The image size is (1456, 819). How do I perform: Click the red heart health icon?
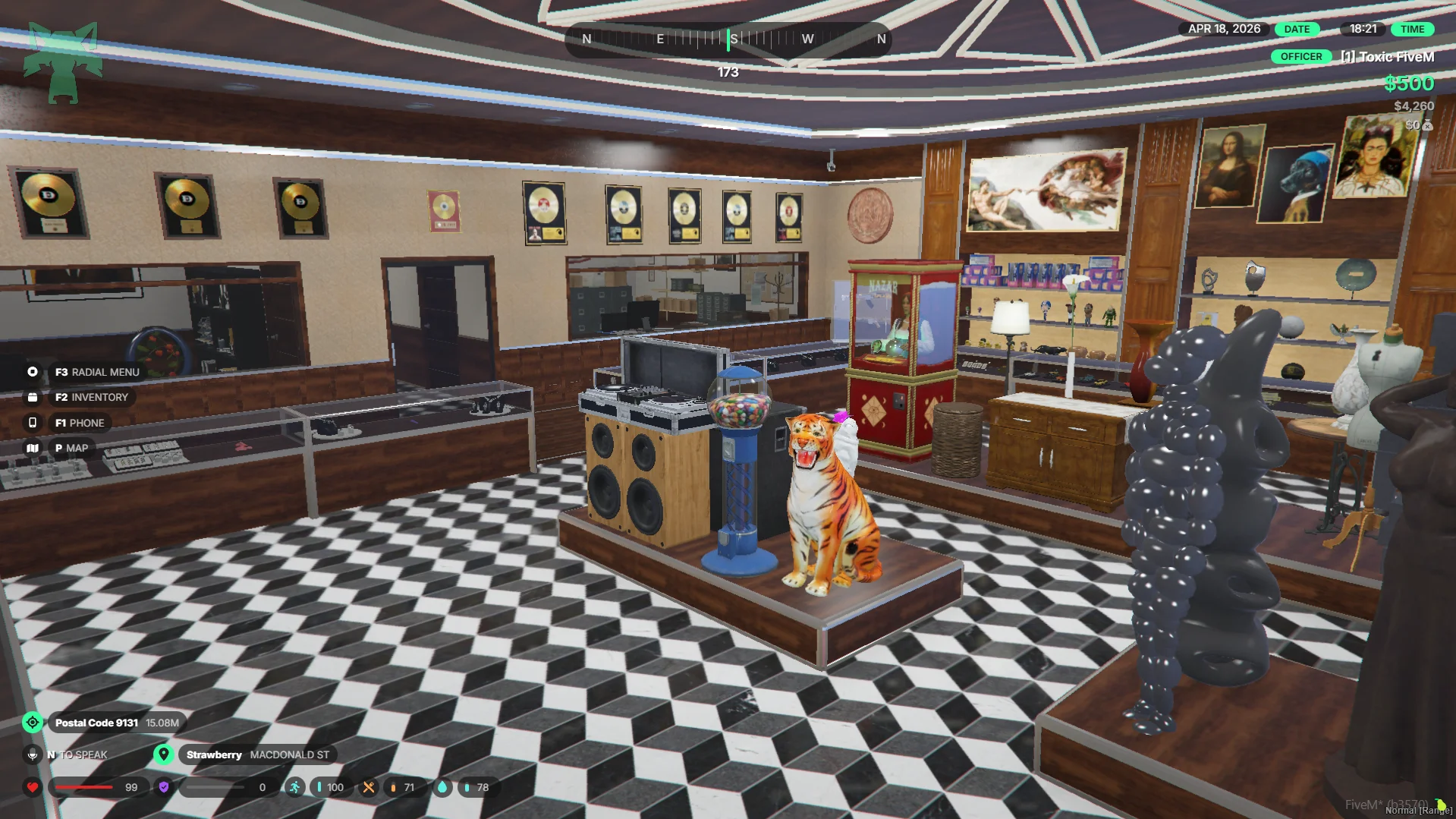point(33,787)
